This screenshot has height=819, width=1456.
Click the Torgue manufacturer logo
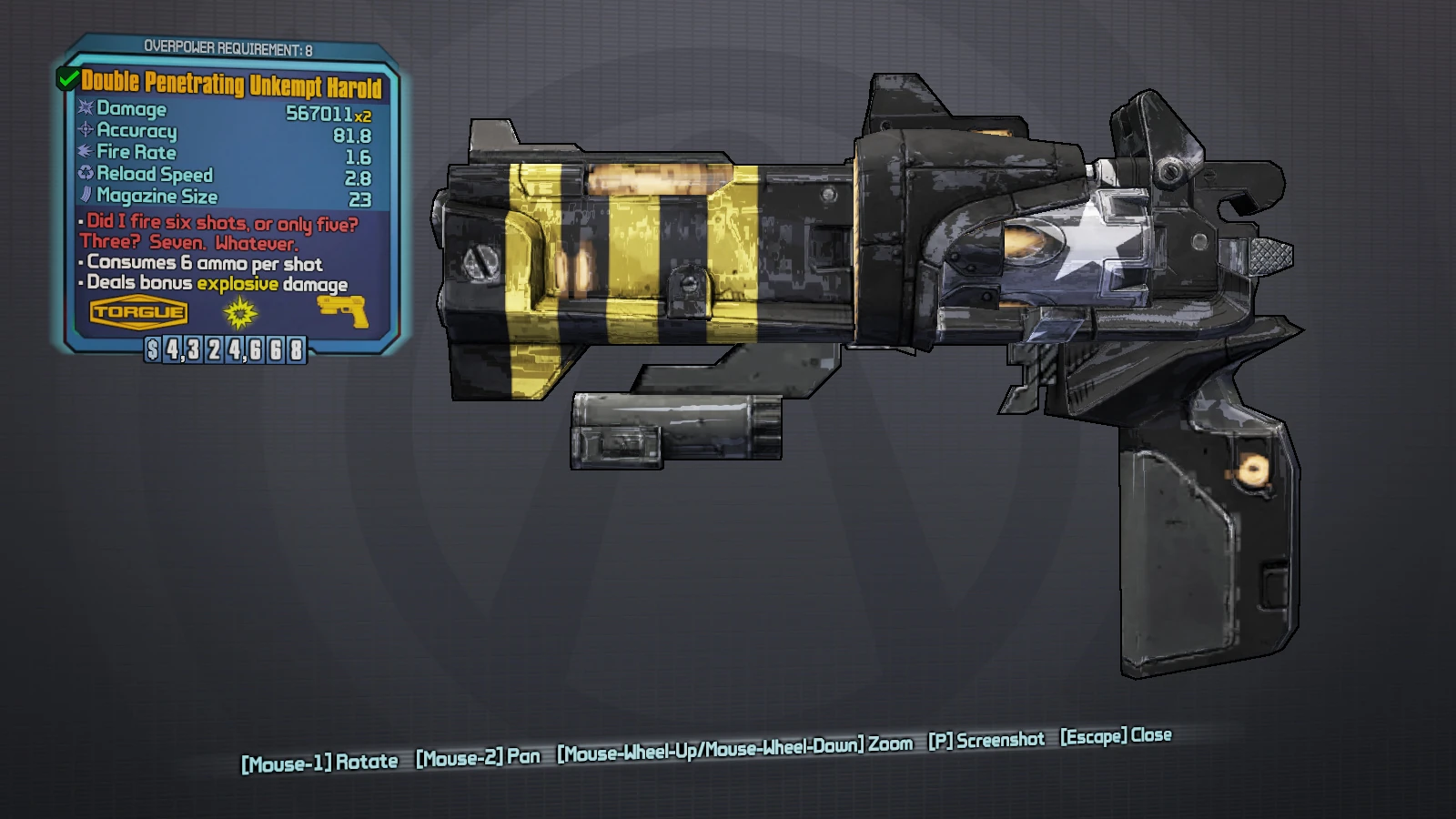[x=138, y=312]
